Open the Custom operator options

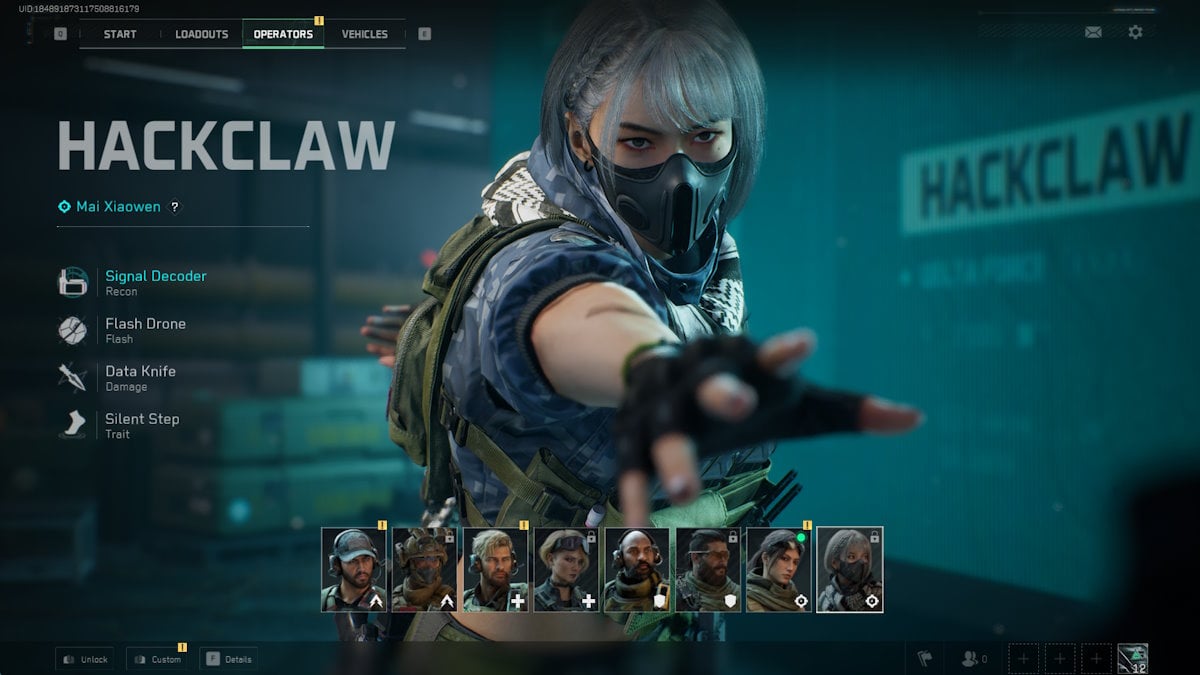point(157,659)
